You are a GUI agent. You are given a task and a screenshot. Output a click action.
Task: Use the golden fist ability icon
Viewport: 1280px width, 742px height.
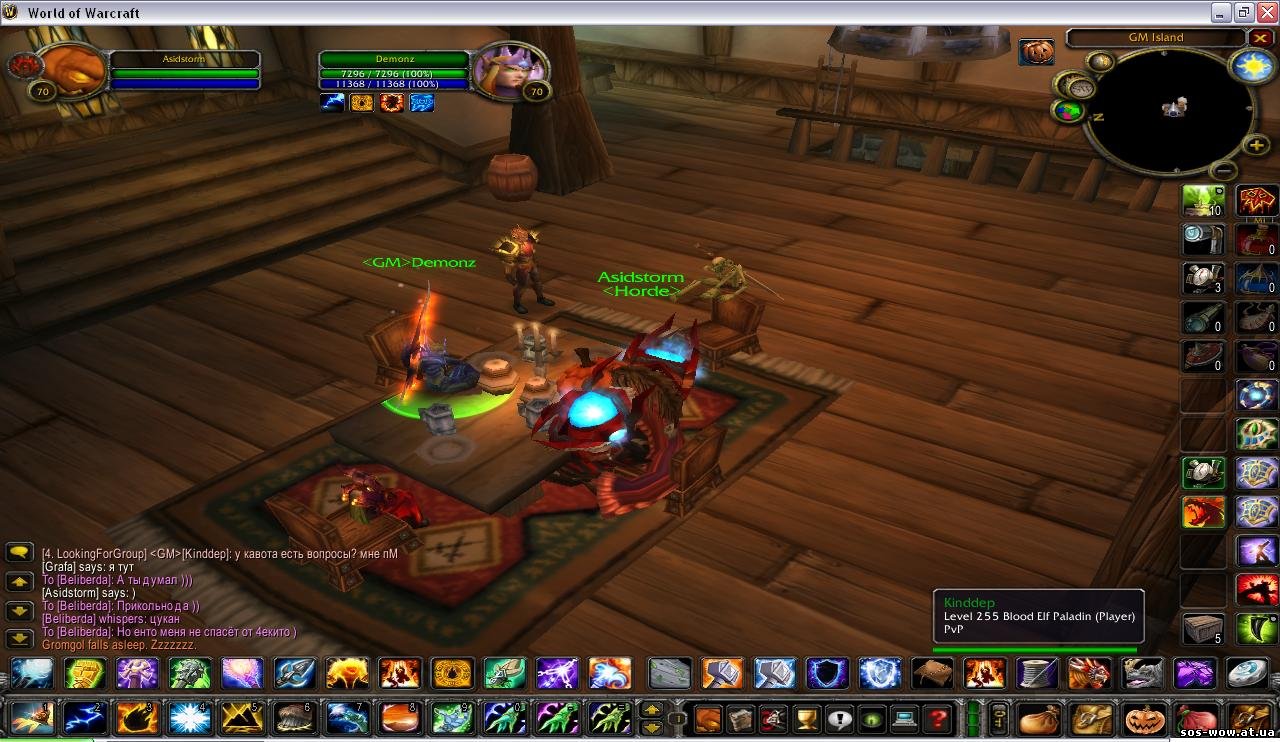(x=84, y=673)
